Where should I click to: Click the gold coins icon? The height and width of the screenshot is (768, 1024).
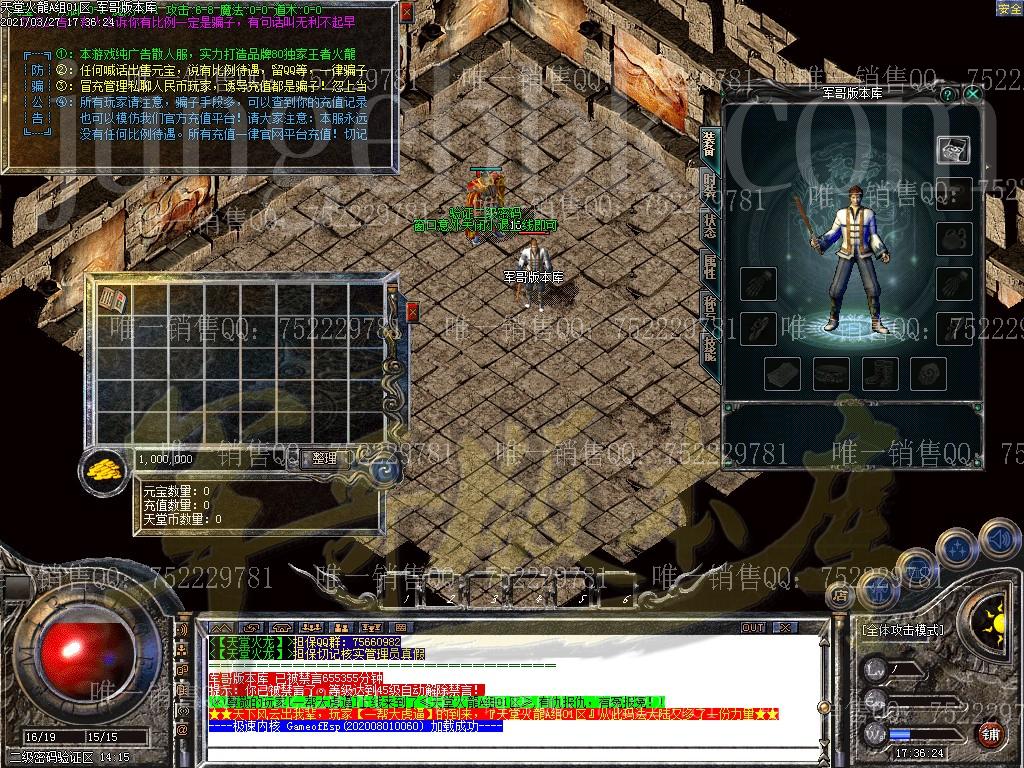pos(102,468)
